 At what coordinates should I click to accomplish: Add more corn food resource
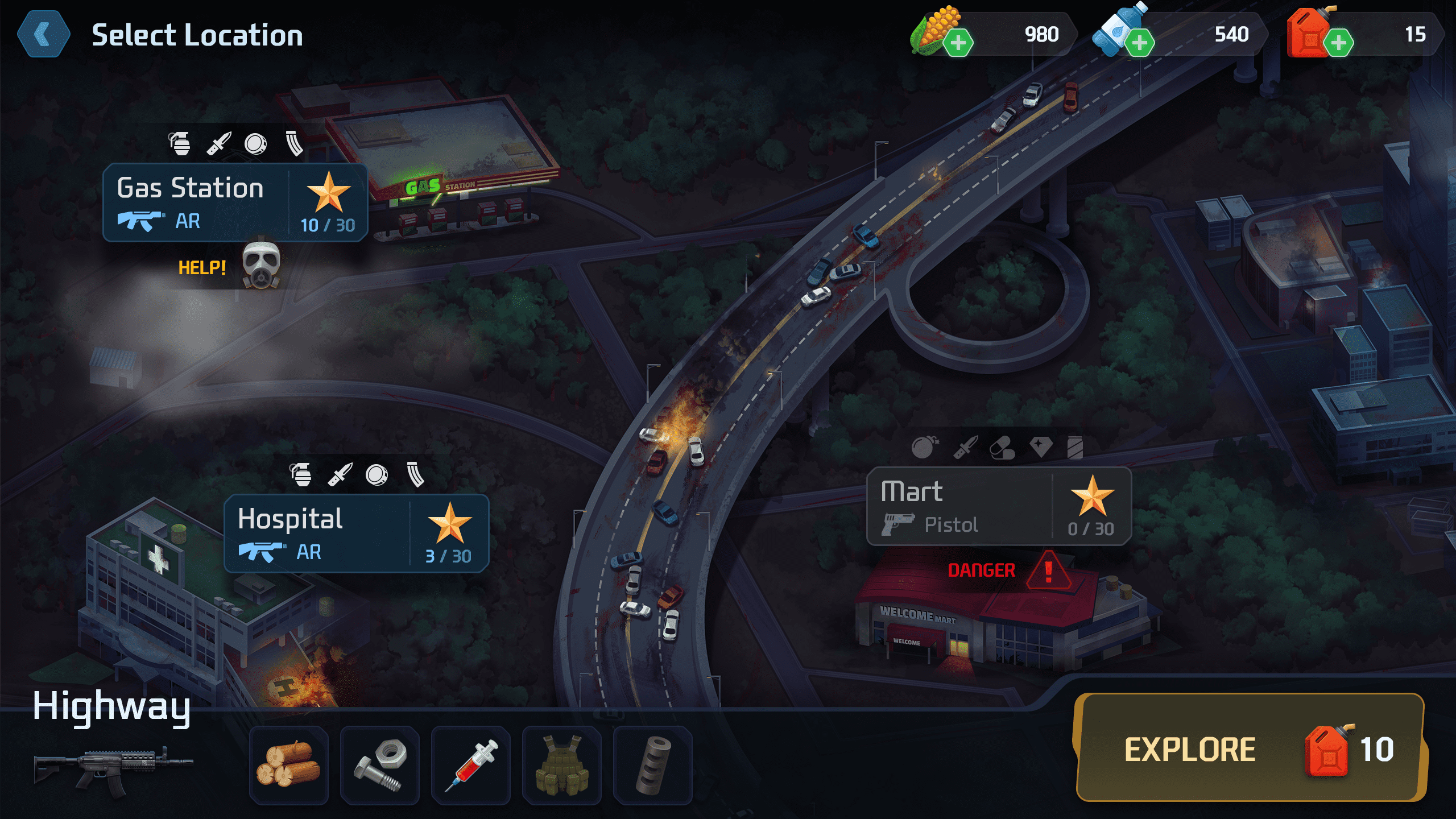tap(958, 43)
